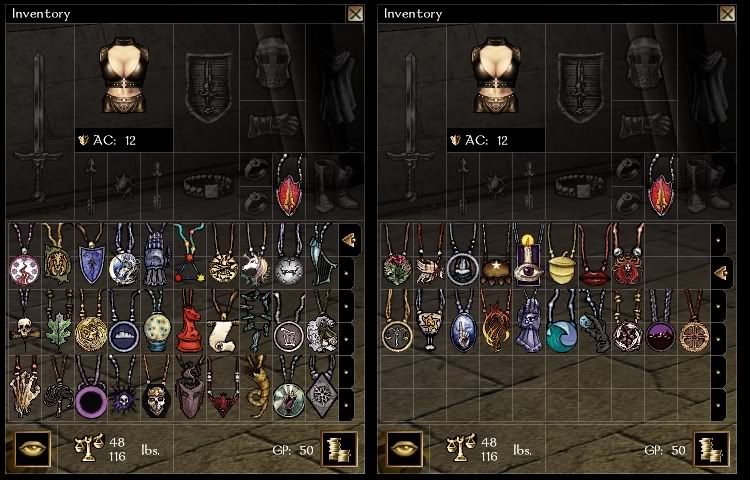Choose the teal ocean wave amulet

(561, 328)
